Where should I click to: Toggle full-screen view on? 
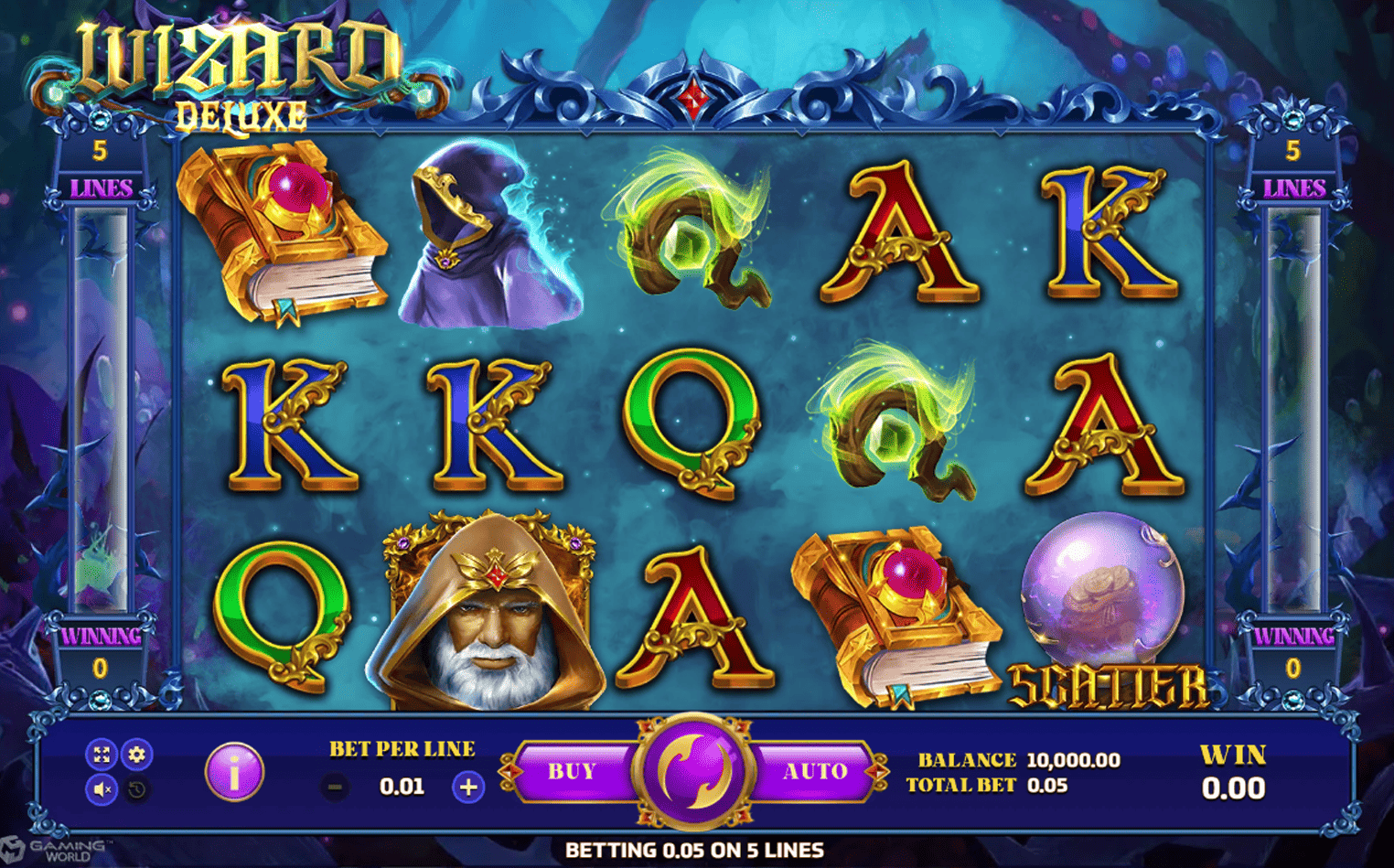click(102, 755)
